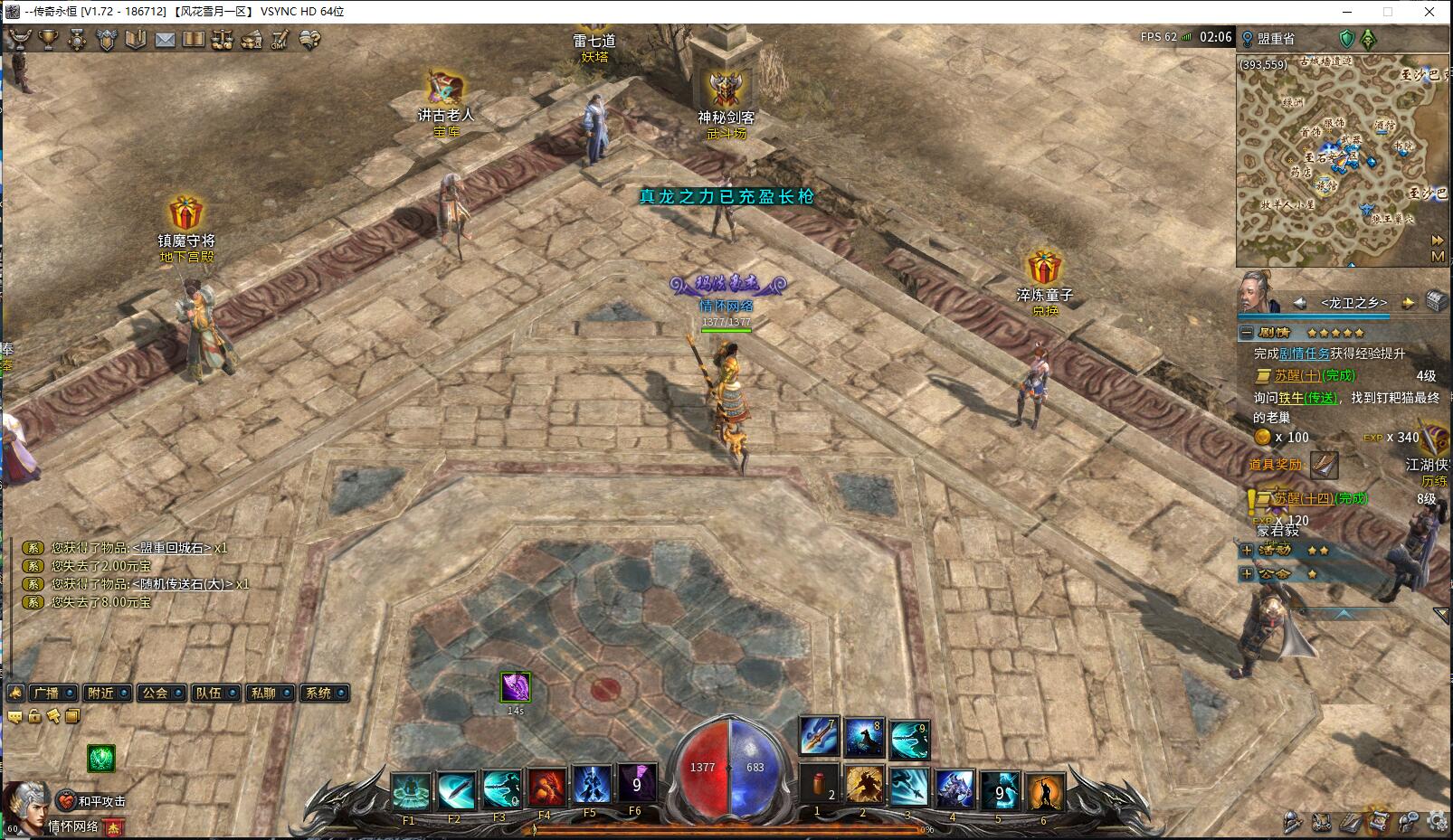Click the GM support icon
1453x840 pixels.
pyautogui.click(x=280, y=40)
